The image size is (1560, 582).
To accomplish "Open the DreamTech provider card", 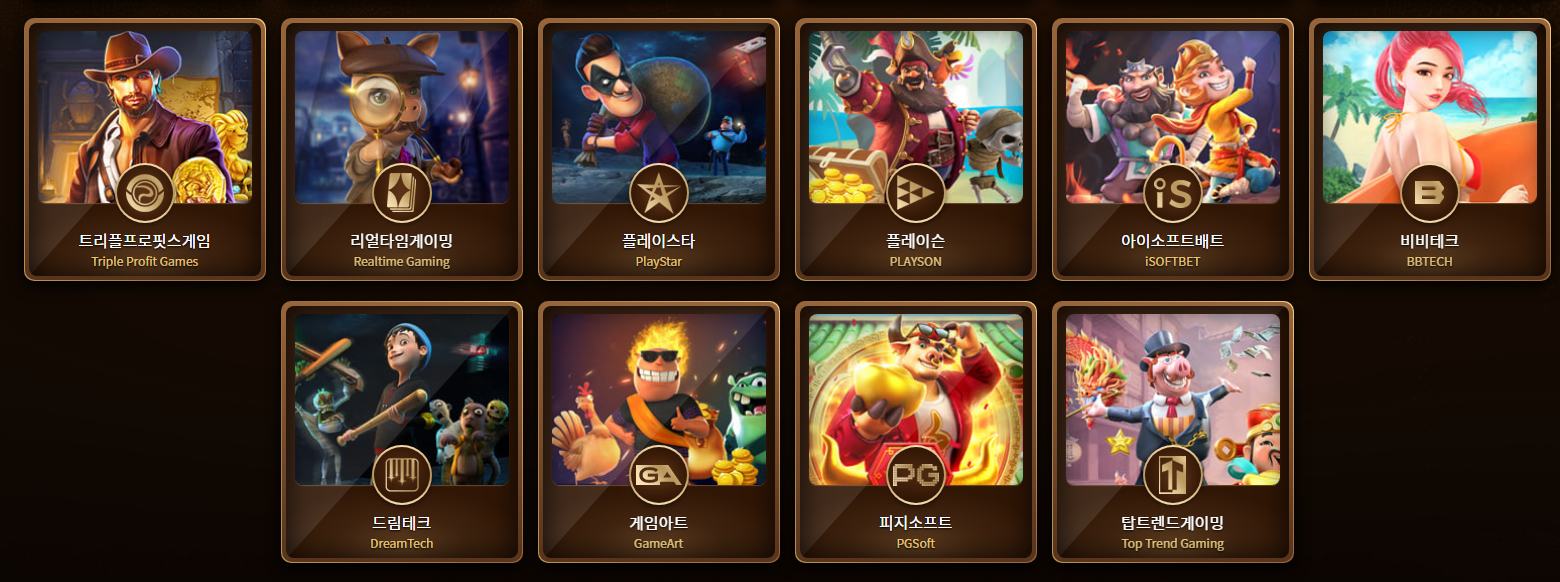I will [x=402, y=432].
